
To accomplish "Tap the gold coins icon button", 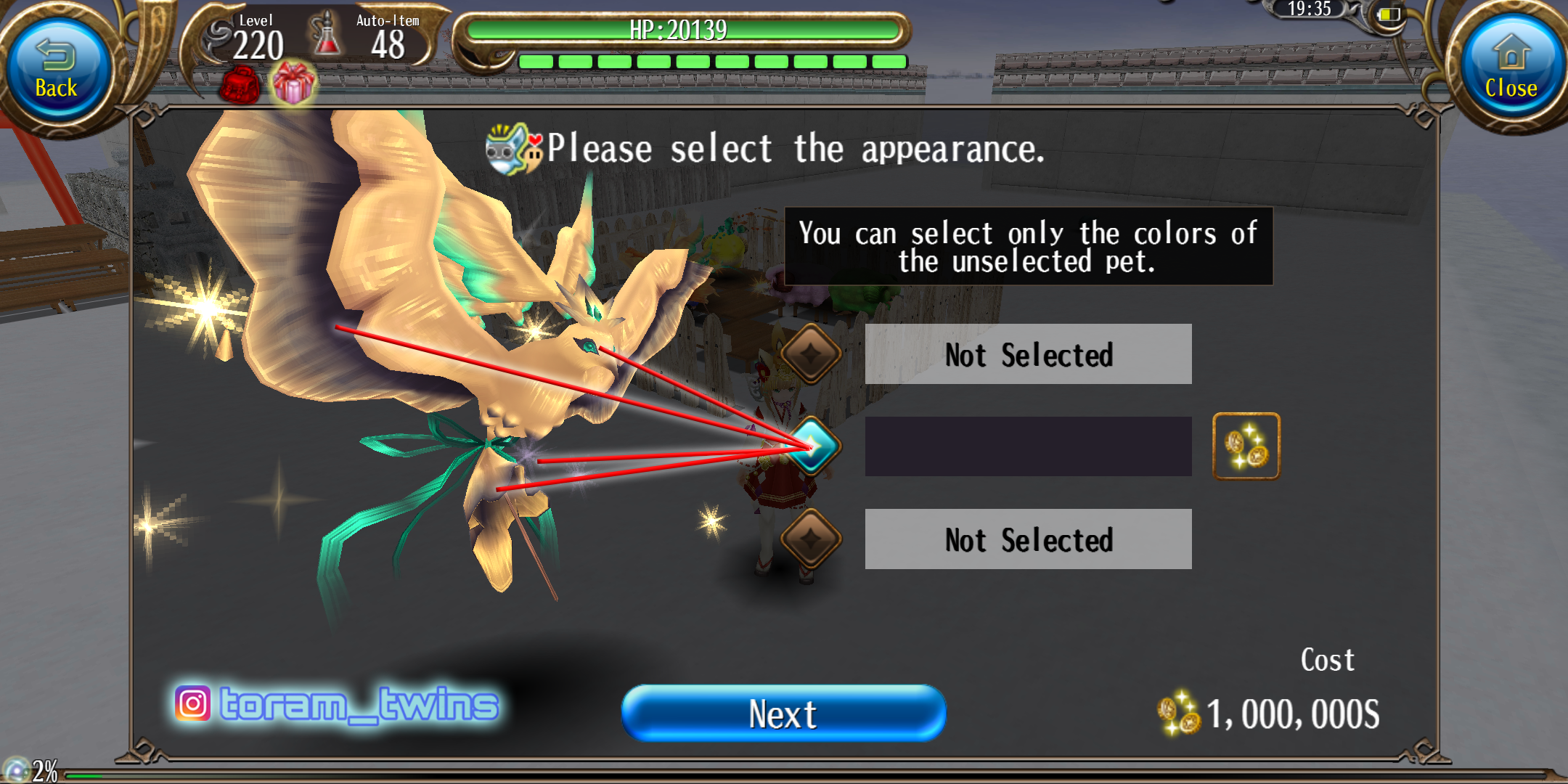I will (x=1246, y=446).
